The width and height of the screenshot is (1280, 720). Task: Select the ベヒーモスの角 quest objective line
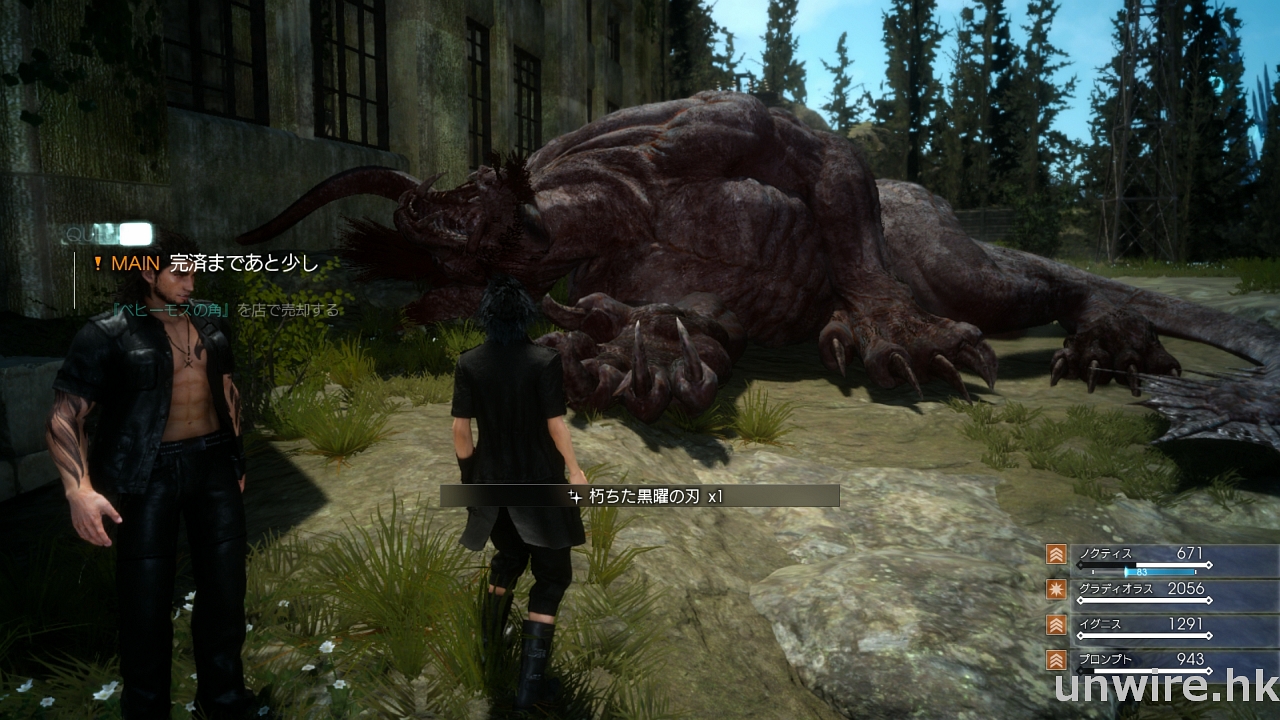[229, 311]
